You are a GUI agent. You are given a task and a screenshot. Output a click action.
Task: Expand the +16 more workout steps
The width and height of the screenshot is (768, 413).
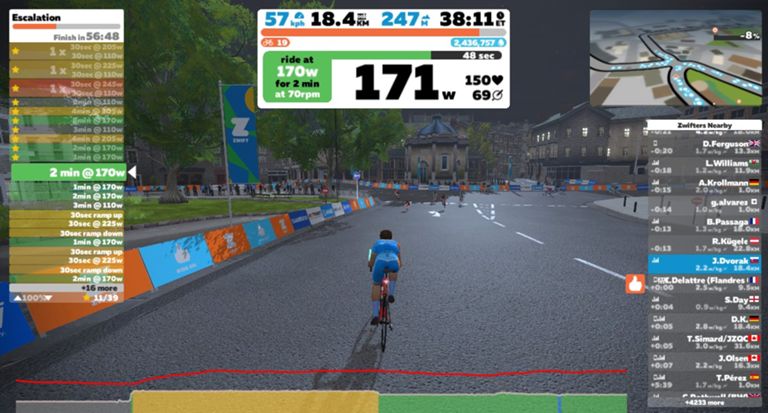point(66,286)
